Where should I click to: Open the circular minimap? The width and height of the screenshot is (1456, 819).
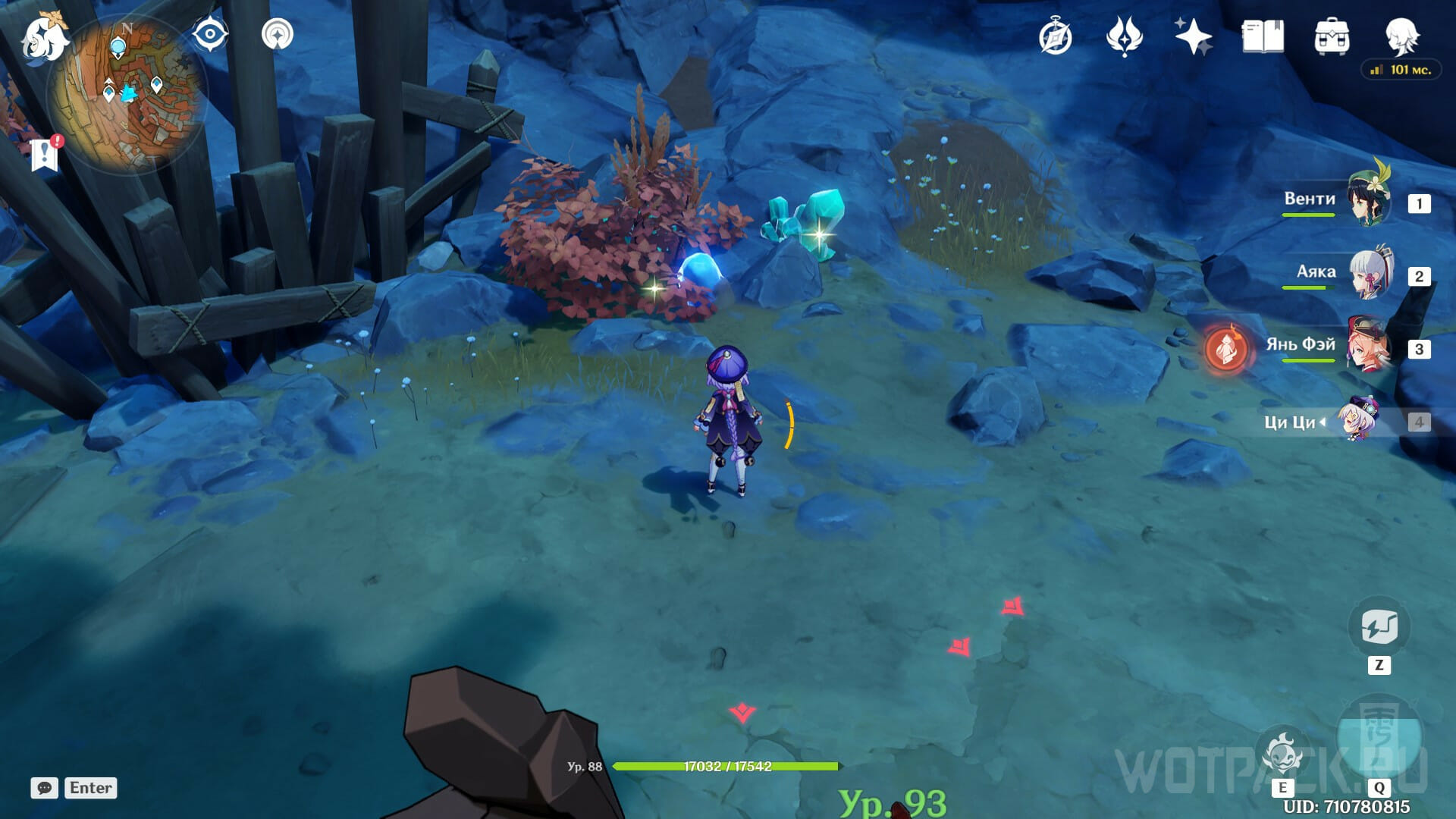[127, 95]
